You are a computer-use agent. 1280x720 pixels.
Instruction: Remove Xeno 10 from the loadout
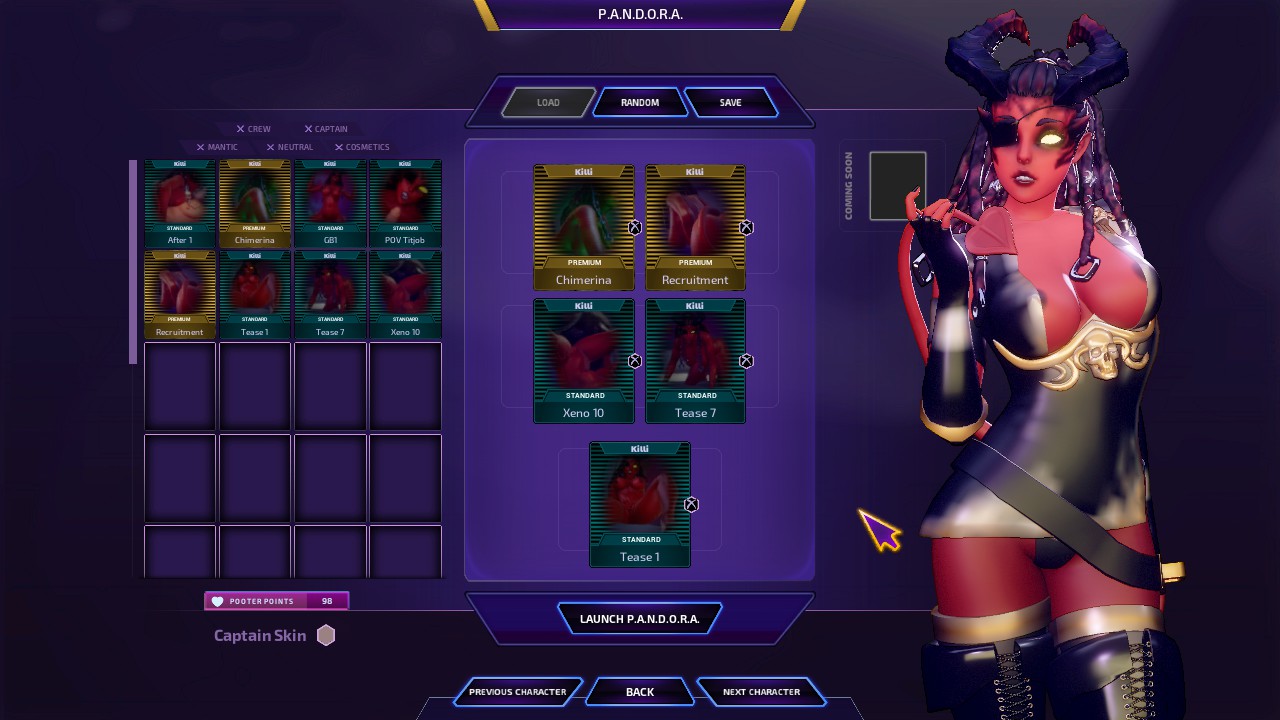[635, 361]
